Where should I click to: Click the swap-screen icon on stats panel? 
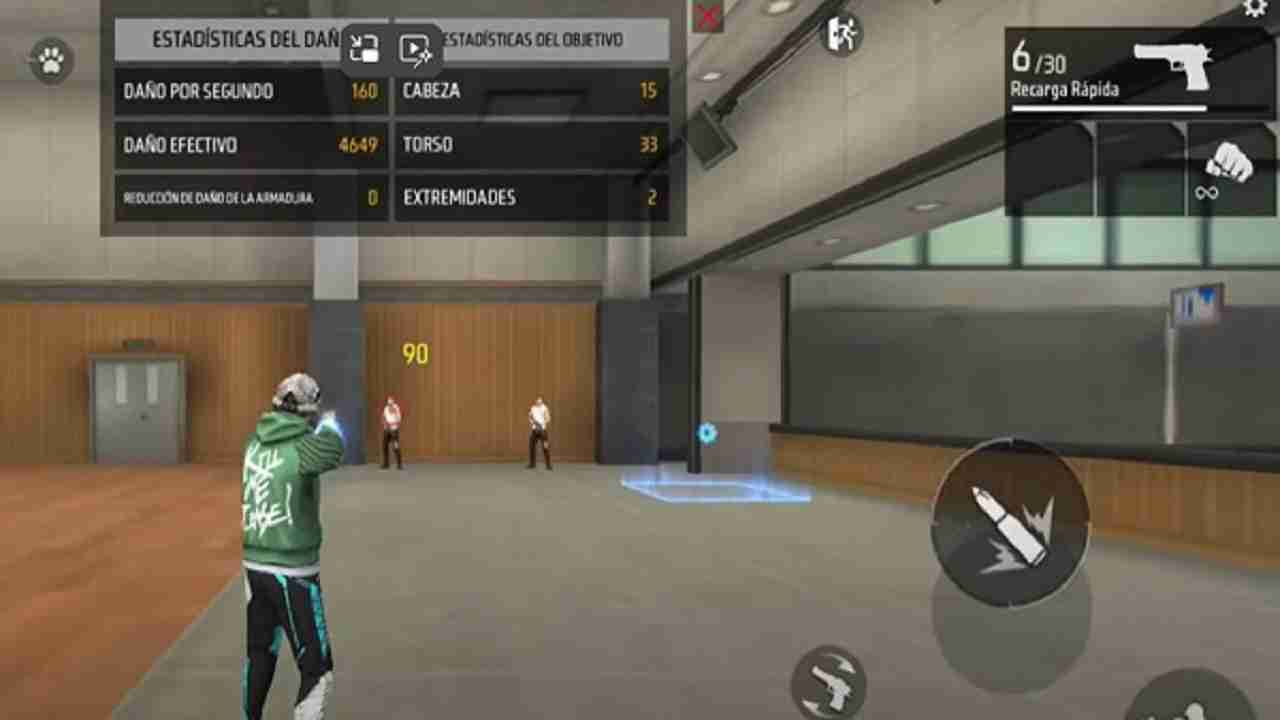coord(364,49)
